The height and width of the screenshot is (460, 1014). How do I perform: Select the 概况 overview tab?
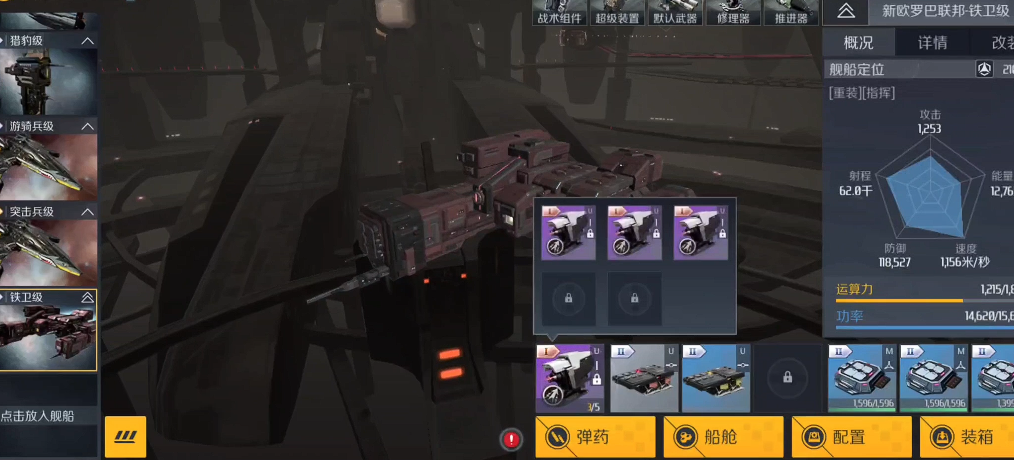(859, 42)
